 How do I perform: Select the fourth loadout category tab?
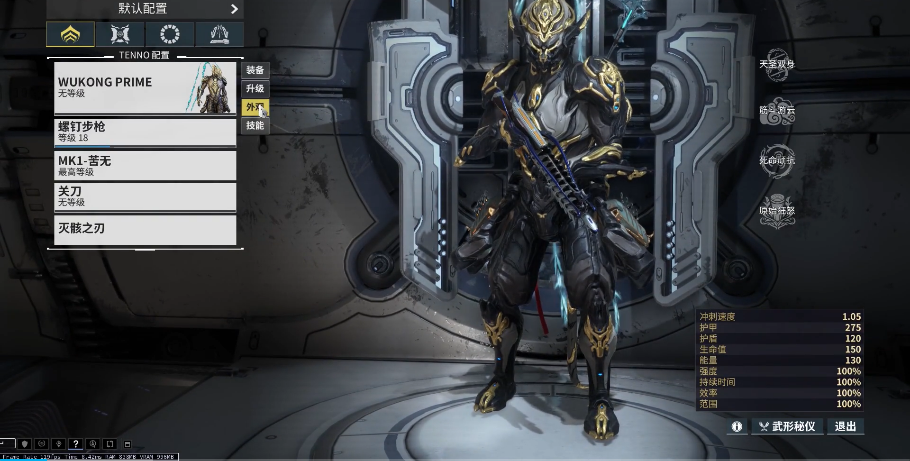(219, 35)
